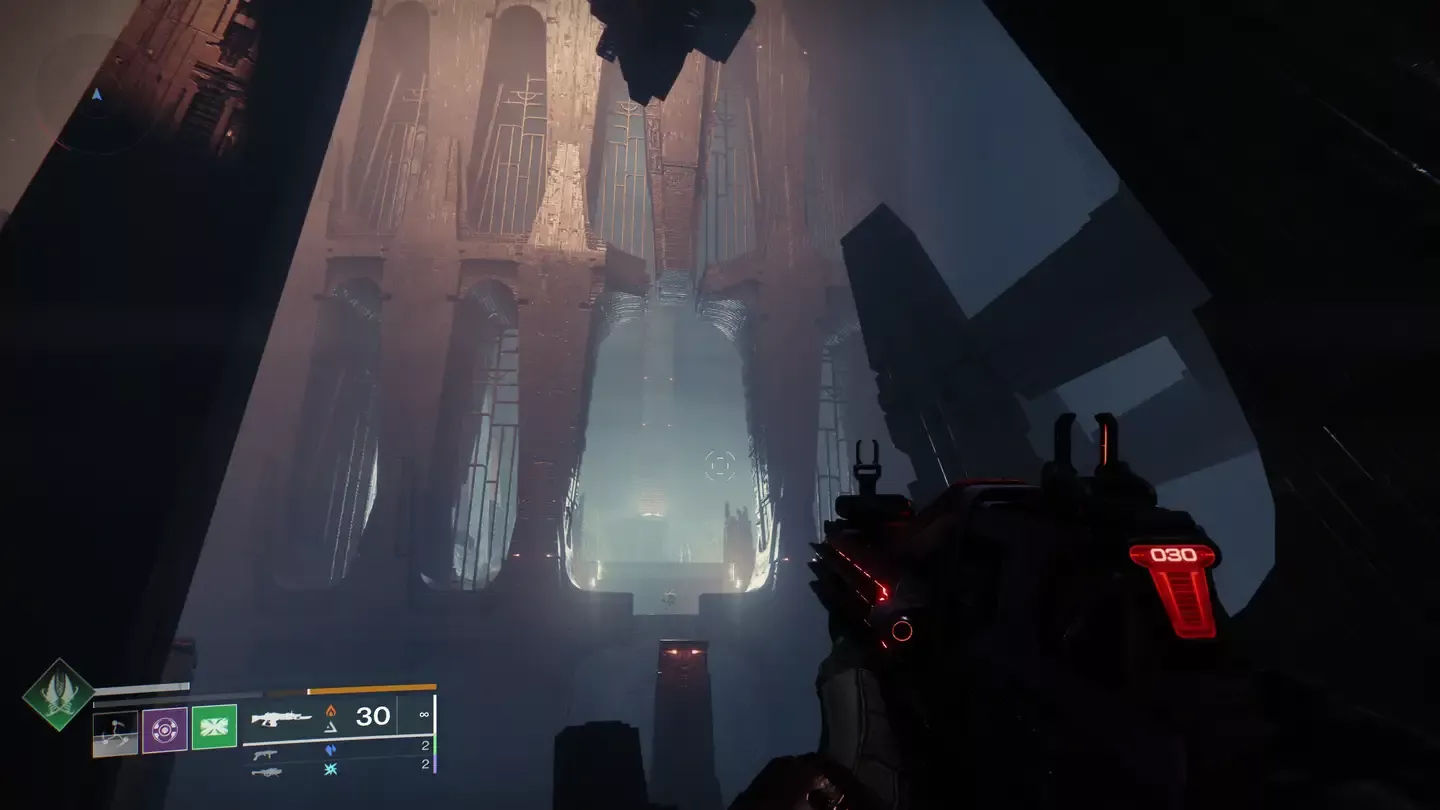Select the holstered submachine gun icon
This screenshot has width=1440, height=810.
click(267, 755)
